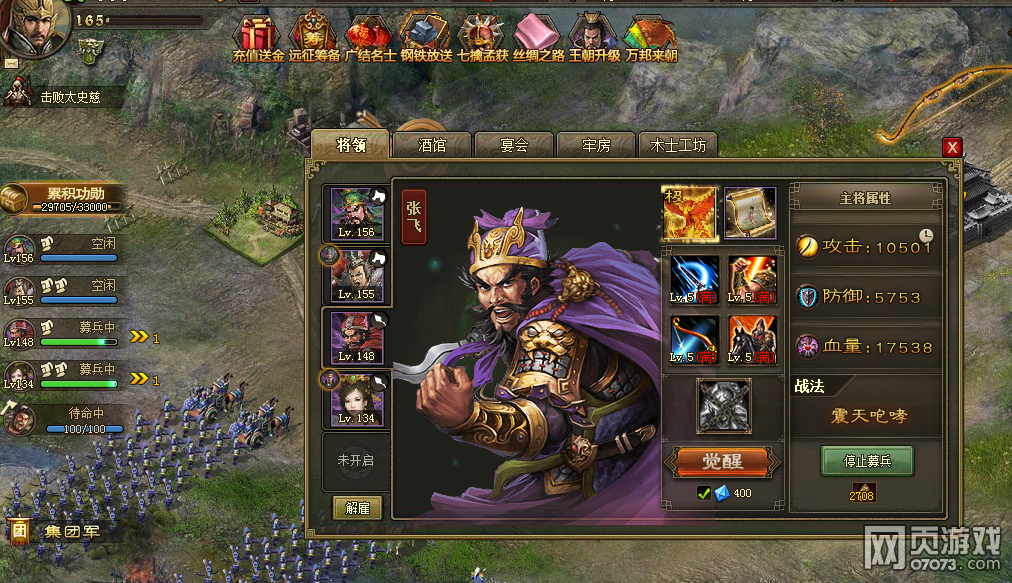1012x583 pixels.
Task: Open the 集团军 army group button
Action: 58,531
